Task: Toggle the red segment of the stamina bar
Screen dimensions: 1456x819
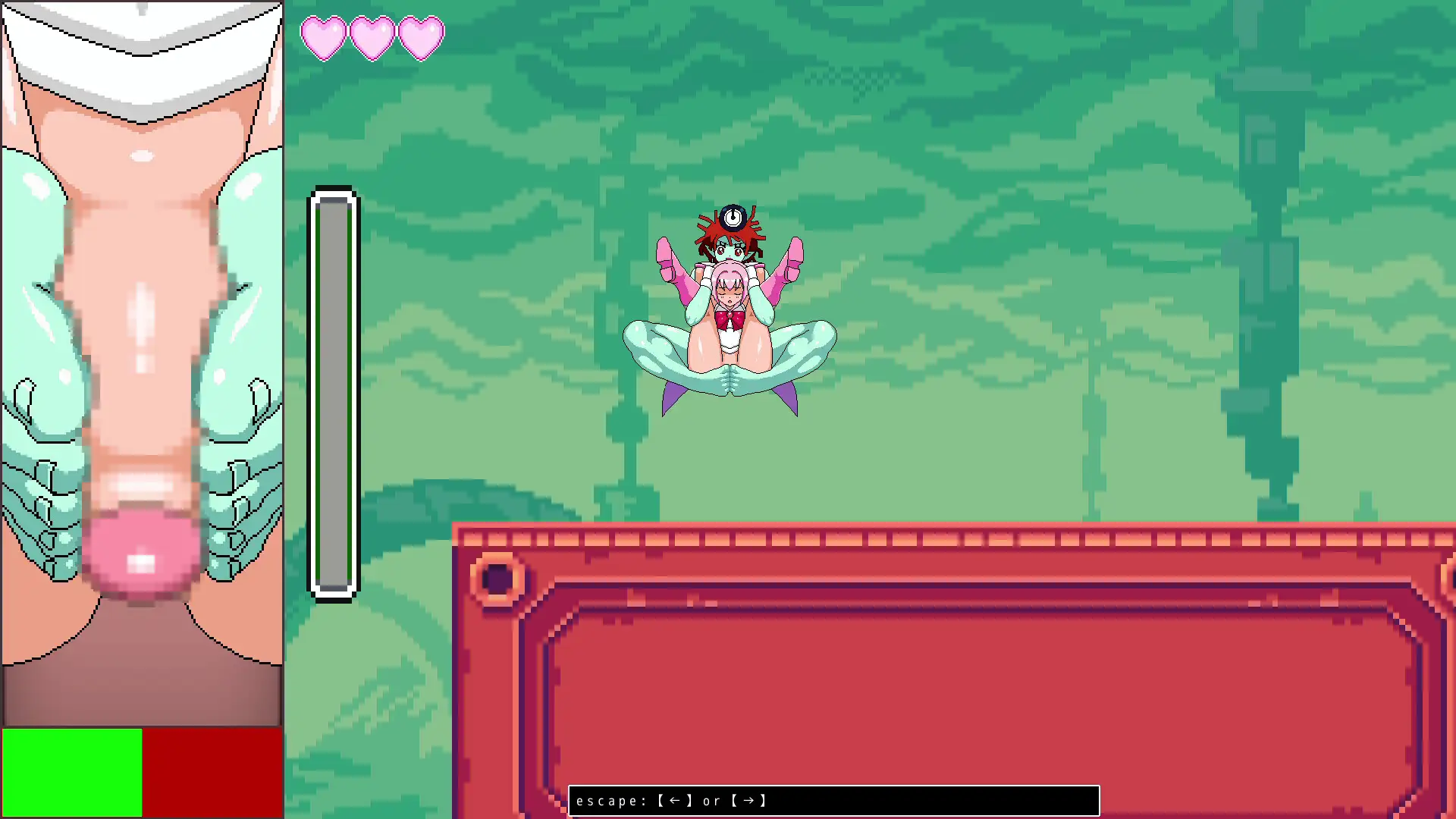Action: coord(212,773)
